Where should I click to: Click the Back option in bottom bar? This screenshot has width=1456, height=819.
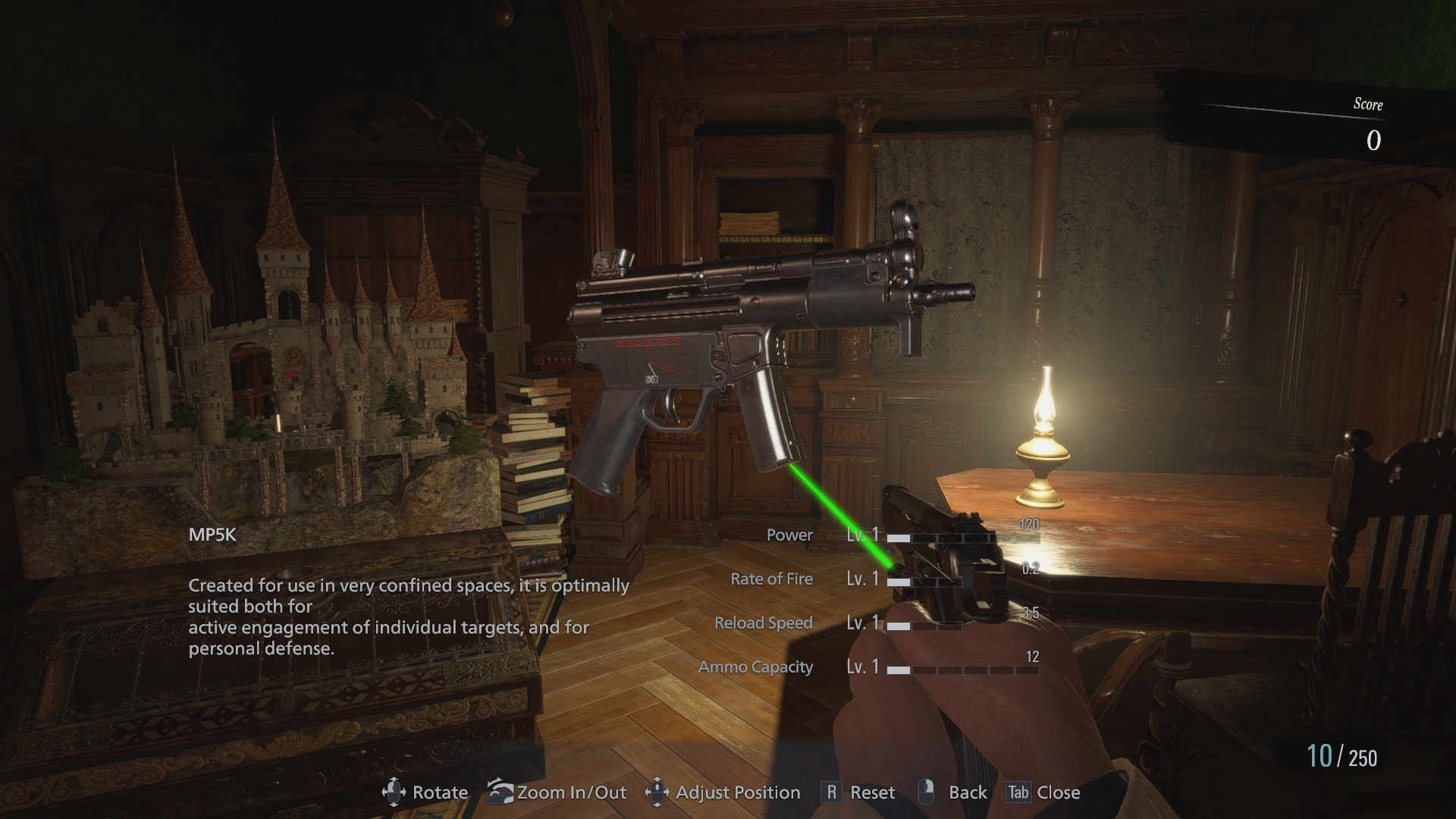pyautogui.click(x=967, y=792)
